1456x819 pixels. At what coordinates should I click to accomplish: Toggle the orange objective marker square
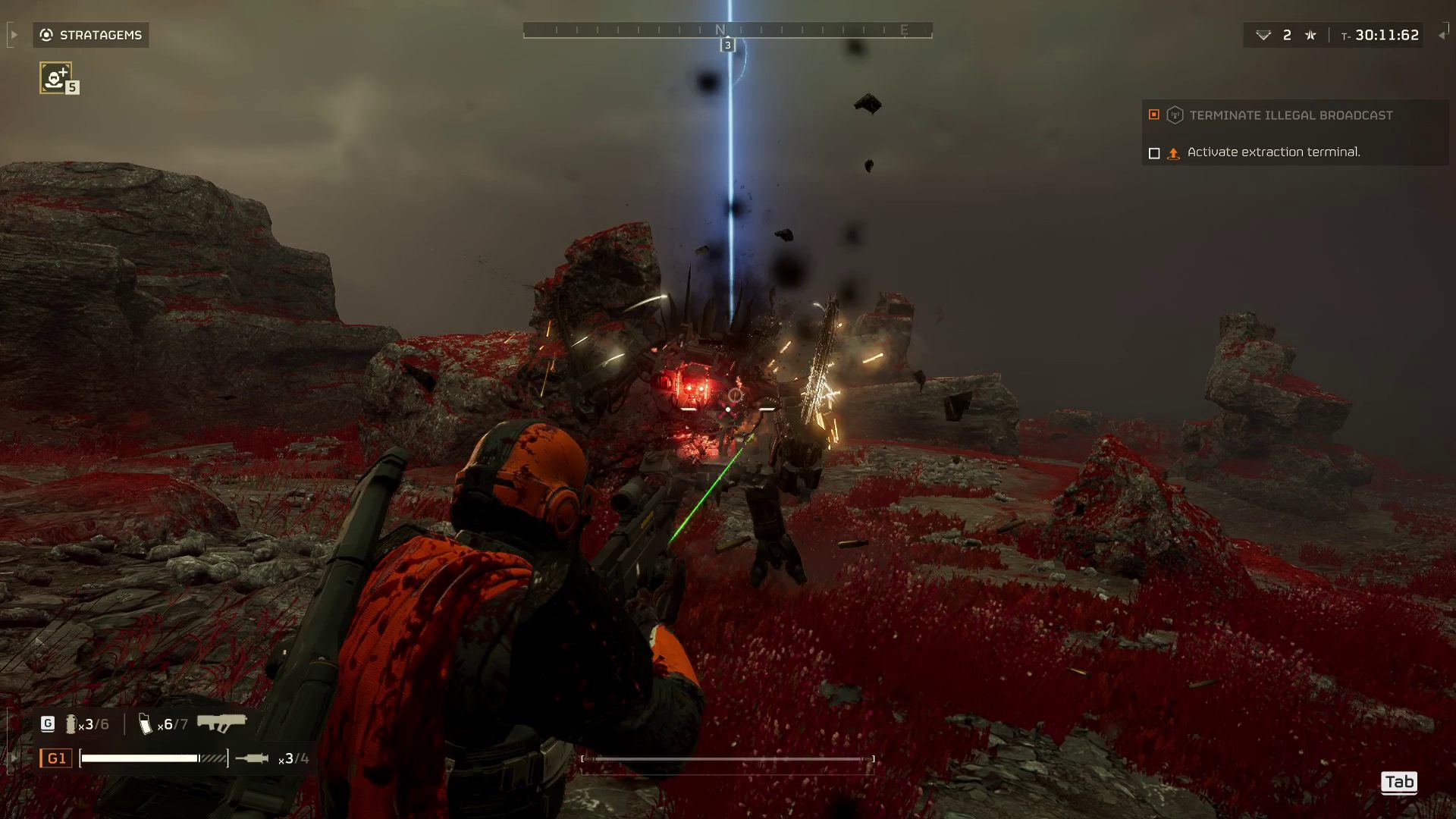(x=1153, y=115)
